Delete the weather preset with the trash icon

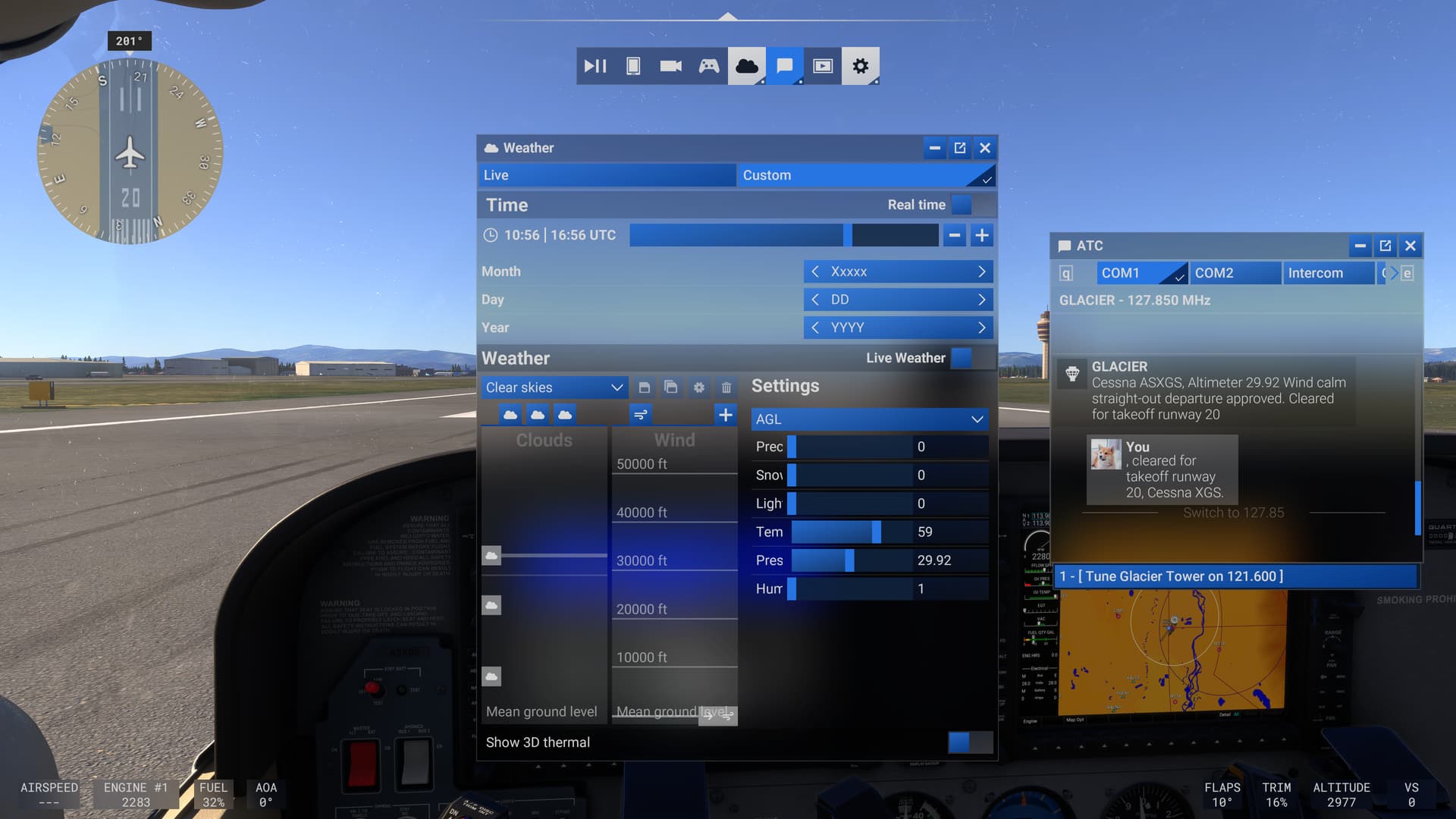point(726,387)
